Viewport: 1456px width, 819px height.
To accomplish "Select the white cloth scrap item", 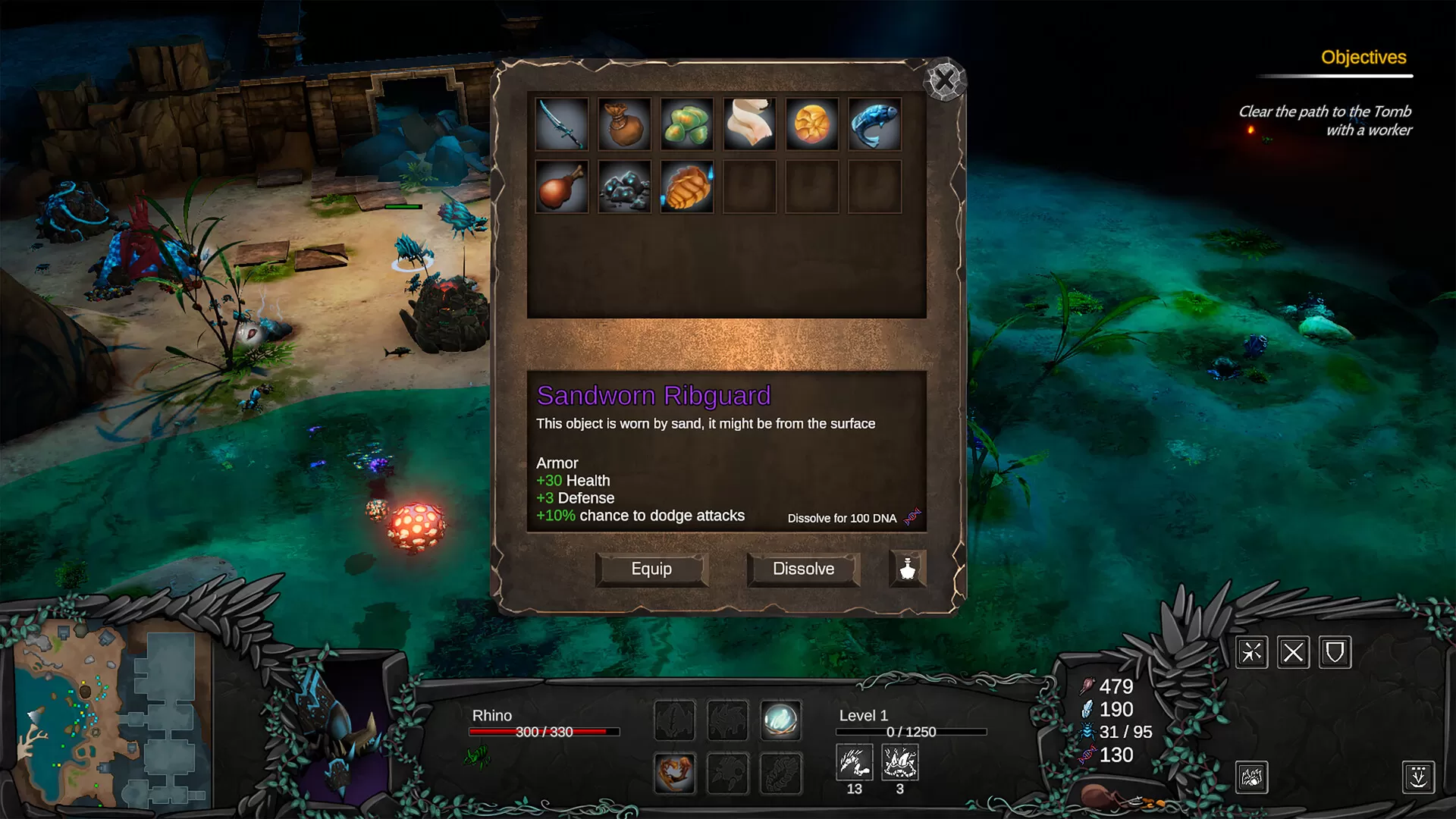I will (x=749, y=124).
